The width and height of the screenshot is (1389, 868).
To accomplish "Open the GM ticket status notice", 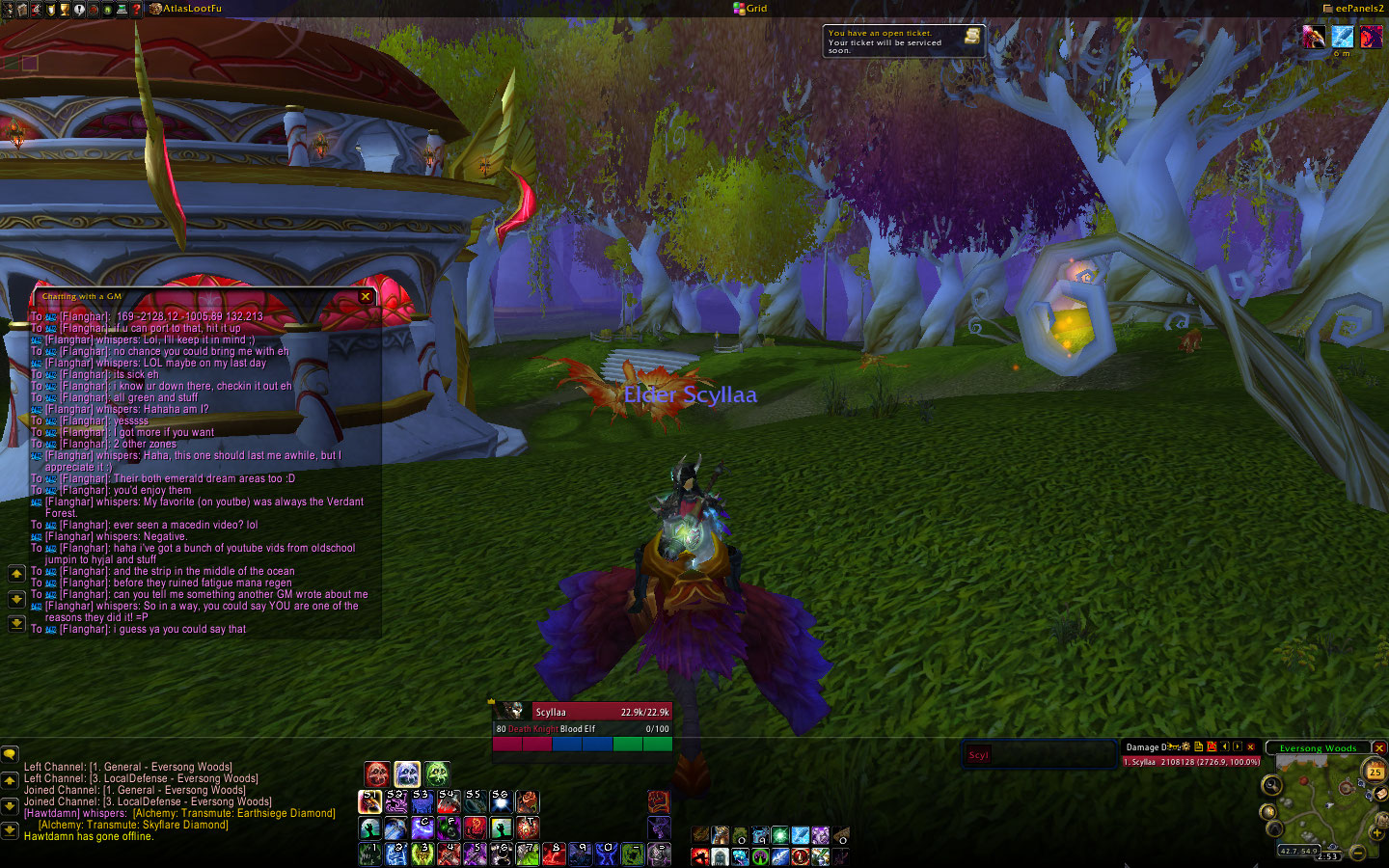I will [903, 41].
